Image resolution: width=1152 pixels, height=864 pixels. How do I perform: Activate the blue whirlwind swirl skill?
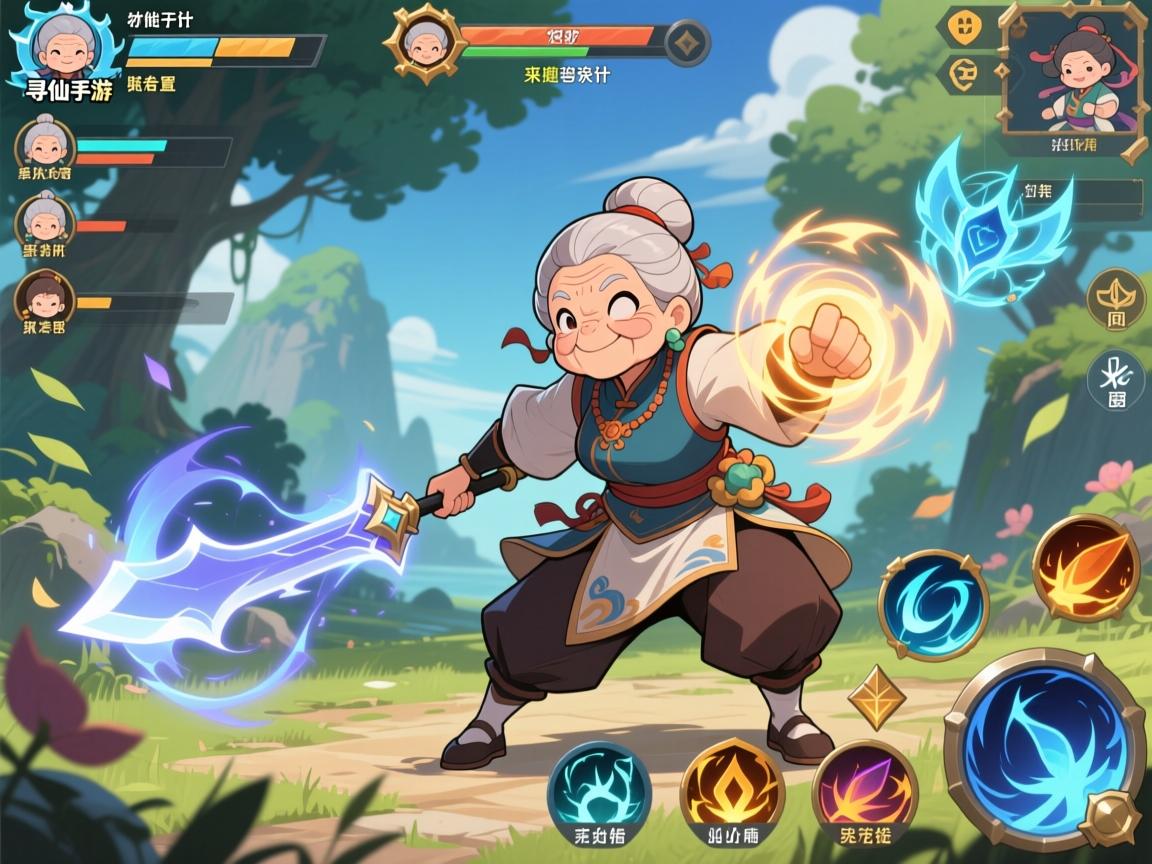click(x=933, y=605)
